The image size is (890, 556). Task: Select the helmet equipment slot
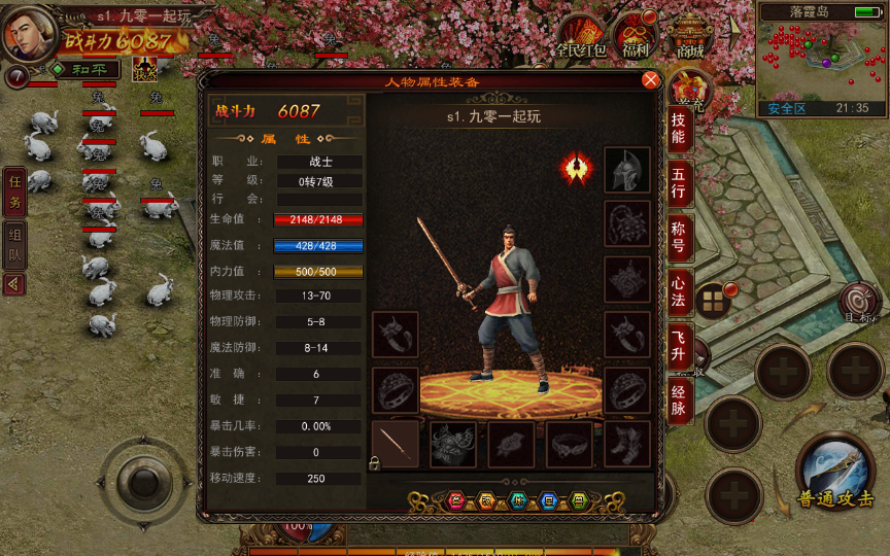coord(627,170)
